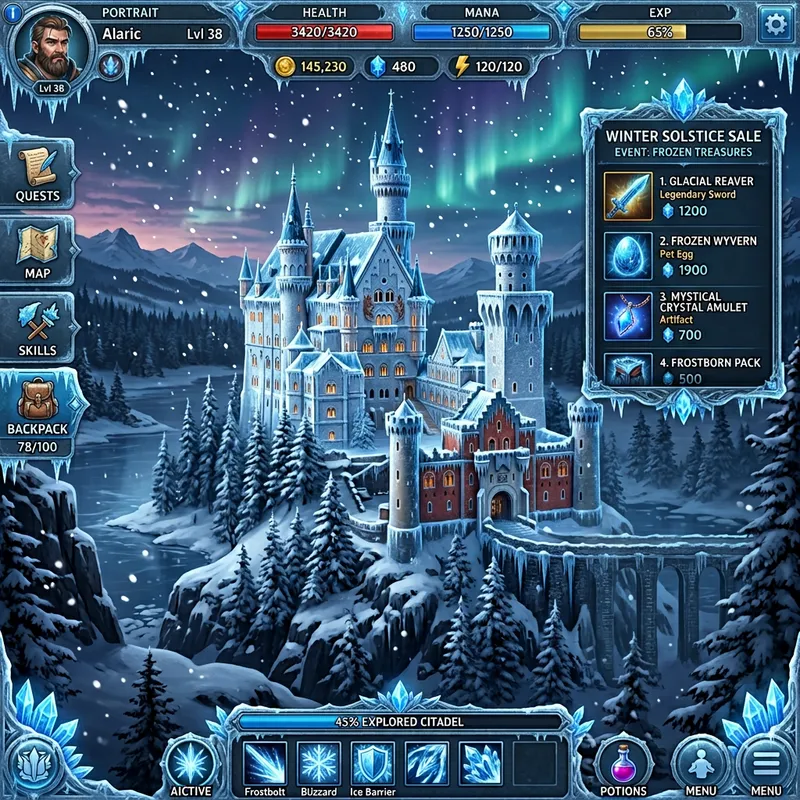The height and width of the screenshot is (800, 800).
Task: Click the info icon above the portrait
Action: click(12, 13)
